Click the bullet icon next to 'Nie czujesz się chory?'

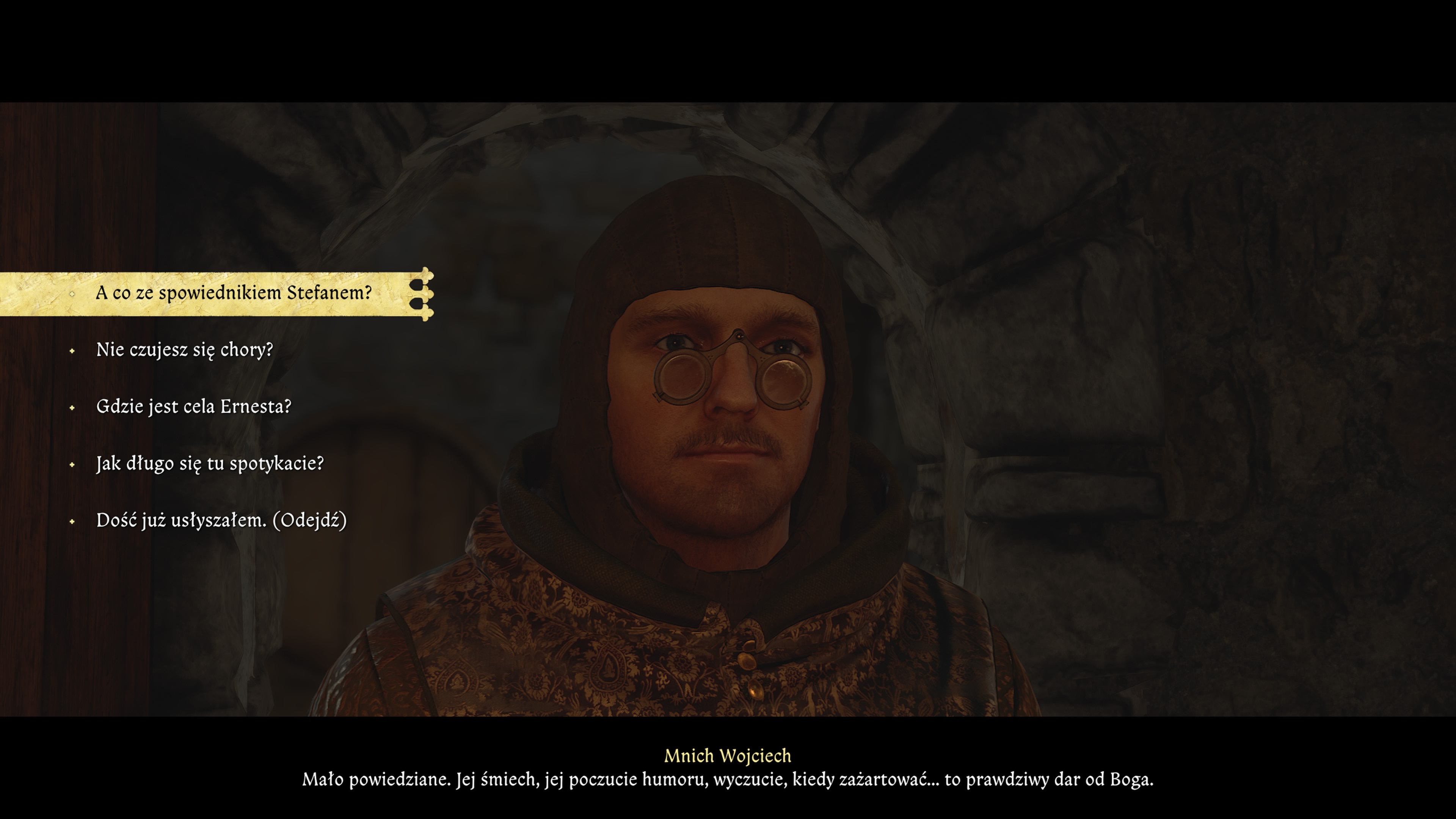tap(72, 351)
